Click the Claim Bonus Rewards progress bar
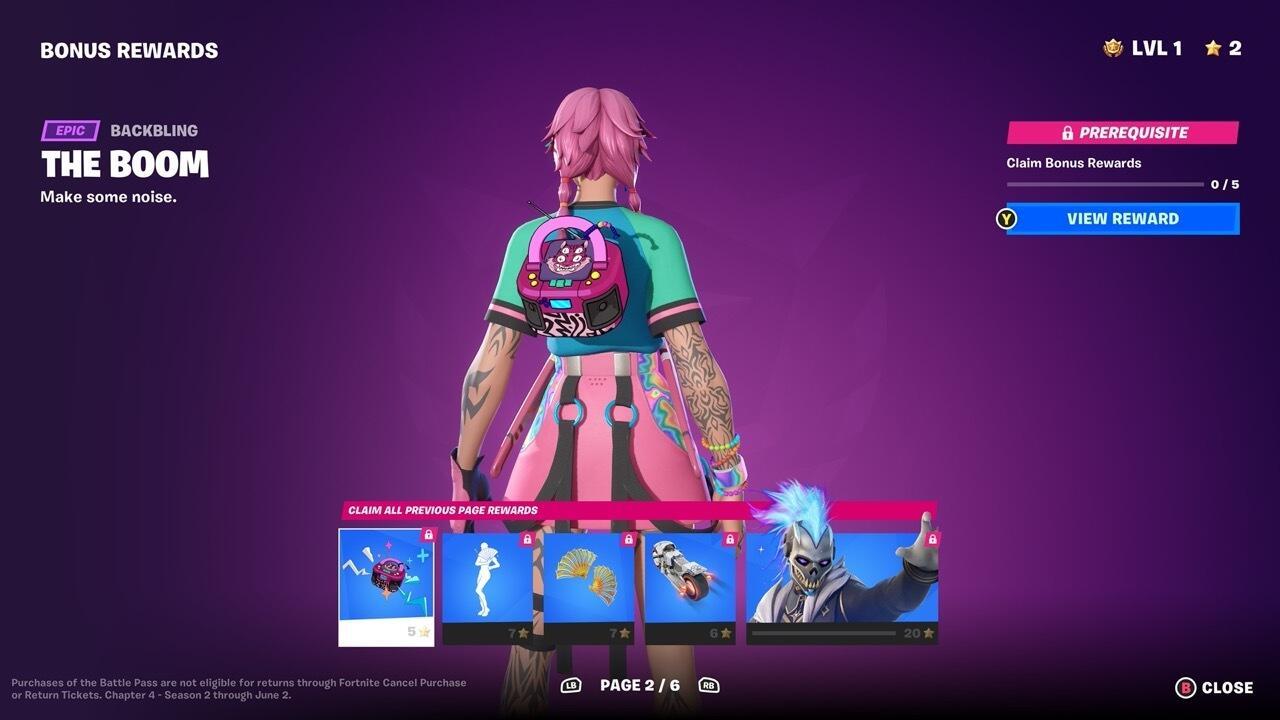The width and height of the screenshot is (1280, 720). coord(1105,183)
